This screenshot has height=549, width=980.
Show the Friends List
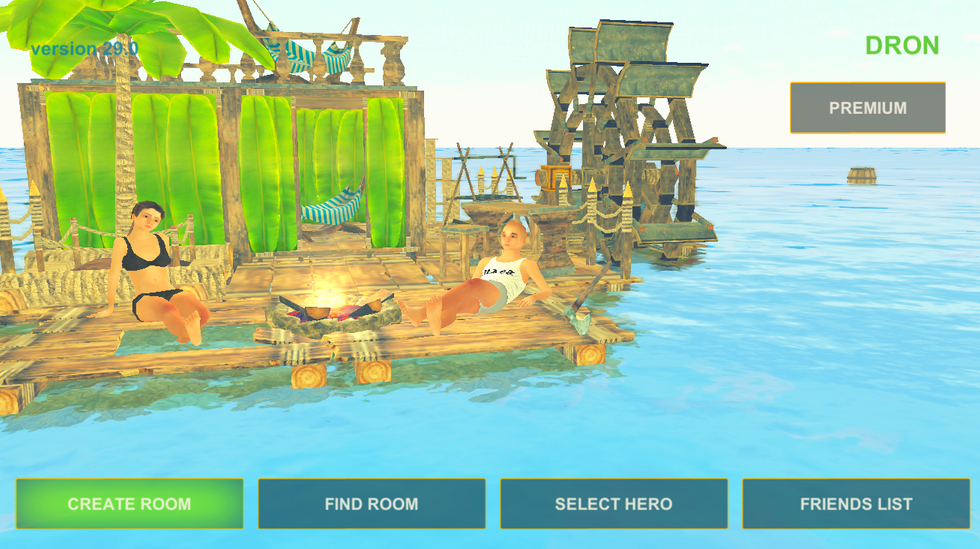856,504
